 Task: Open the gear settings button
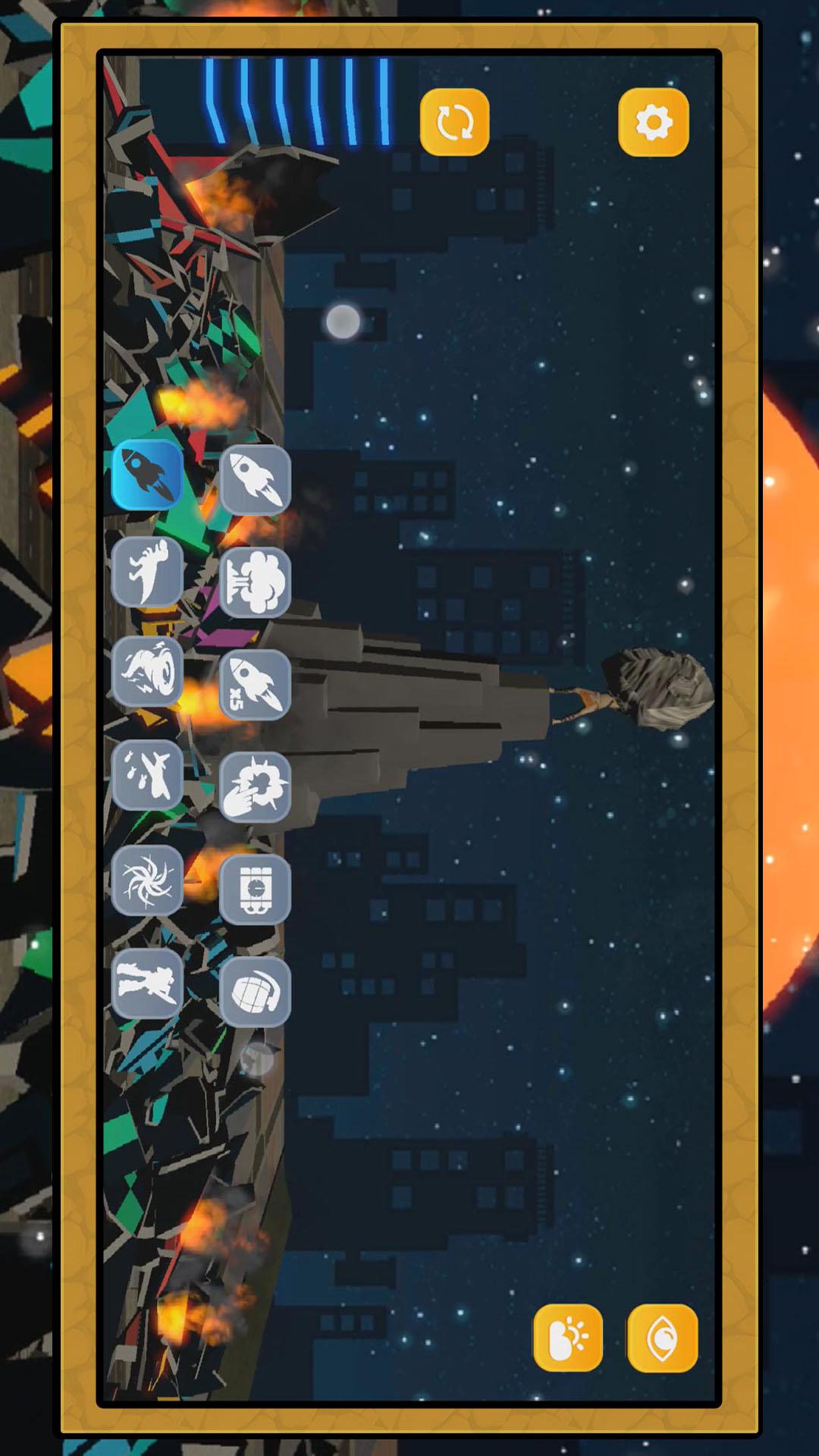pos(653,122)
